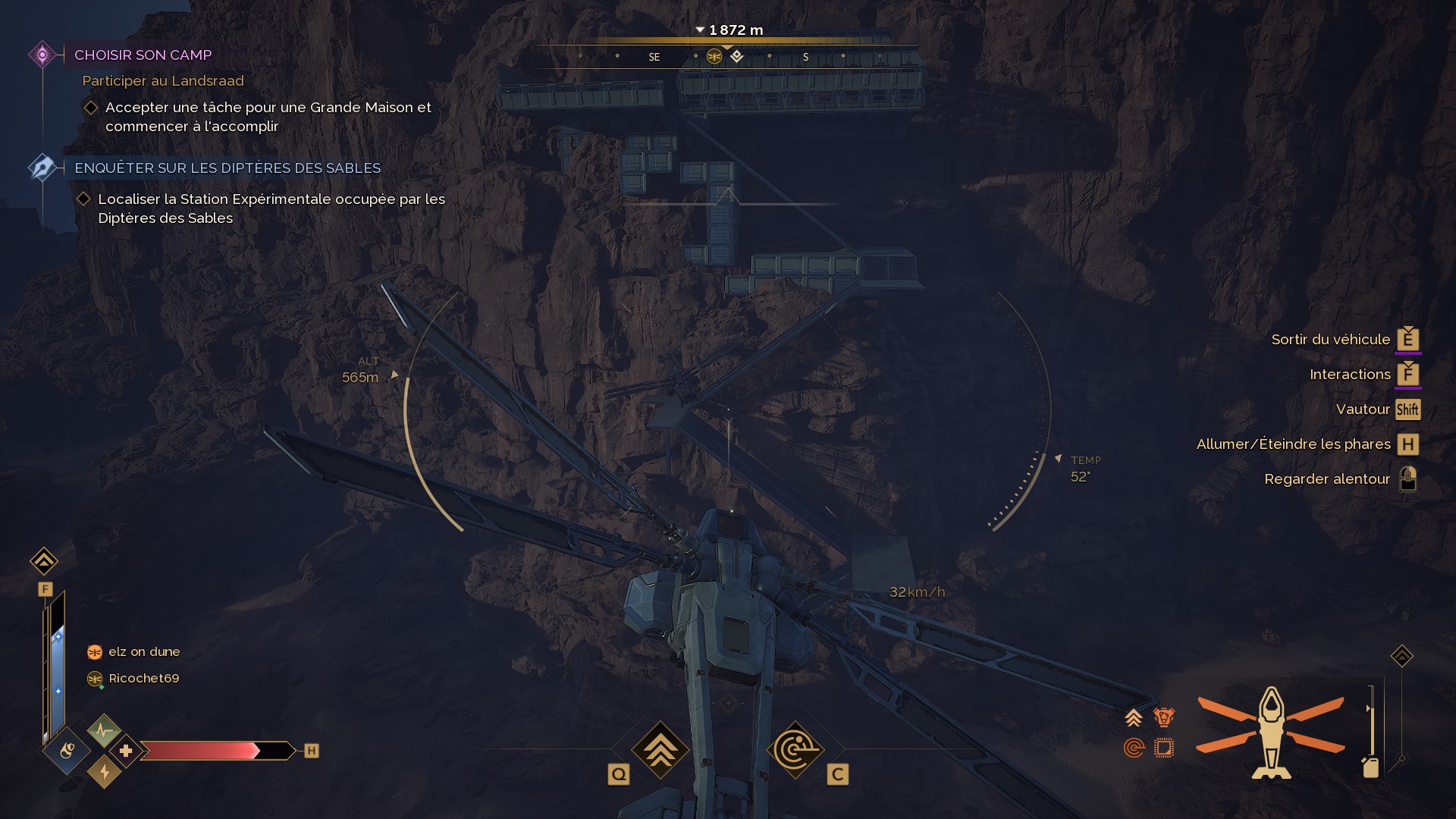Click the heartbeat status diamond
Viewport: 1456px width, 819px height.
[x=104, y=731]
